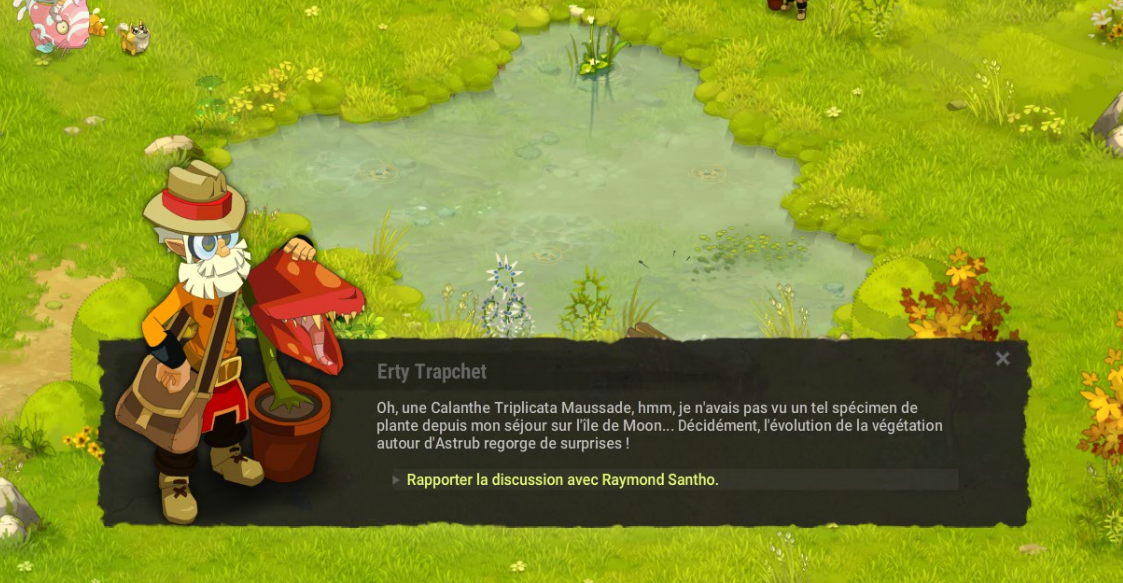The image size is (1123, 583).
Task: Choose the reply about Raymond Santho
Action: (562, 480)
